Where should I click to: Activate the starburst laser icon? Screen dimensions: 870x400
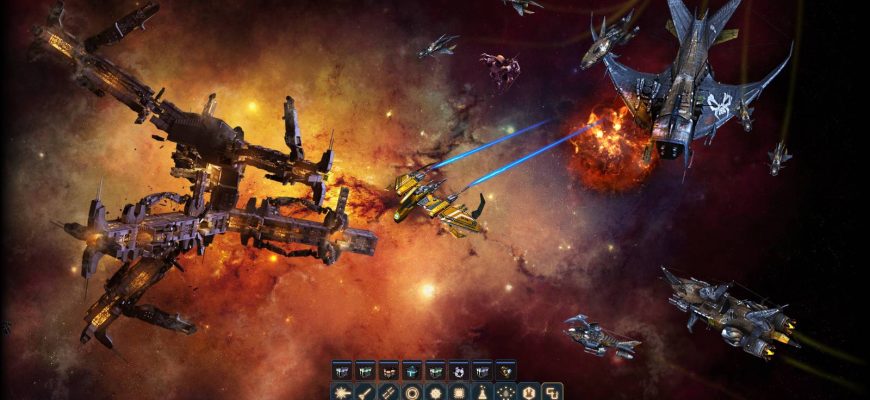(342, 392)
